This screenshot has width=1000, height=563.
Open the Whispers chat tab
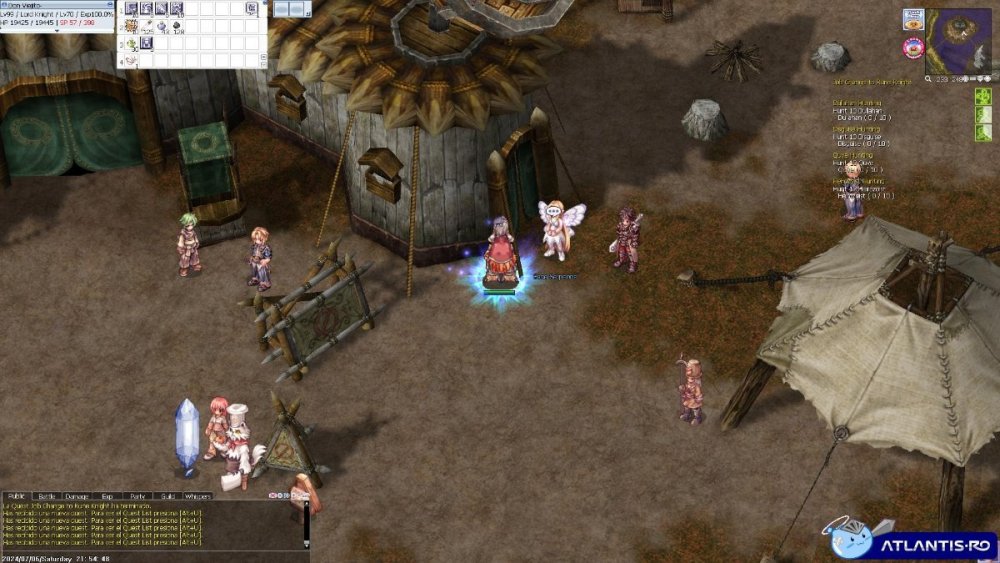[198, 496]
